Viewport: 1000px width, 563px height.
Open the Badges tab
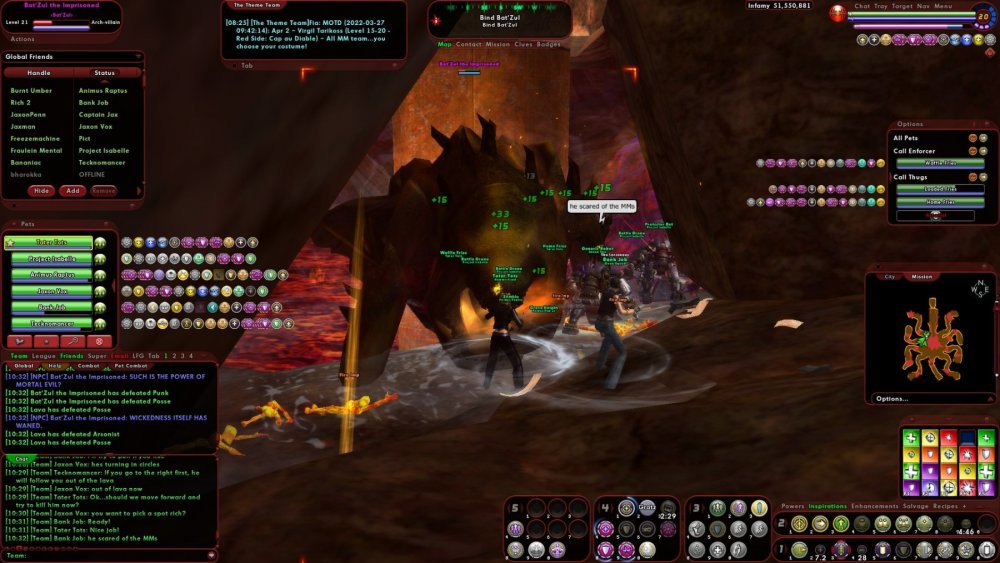[x=549, y=44]
